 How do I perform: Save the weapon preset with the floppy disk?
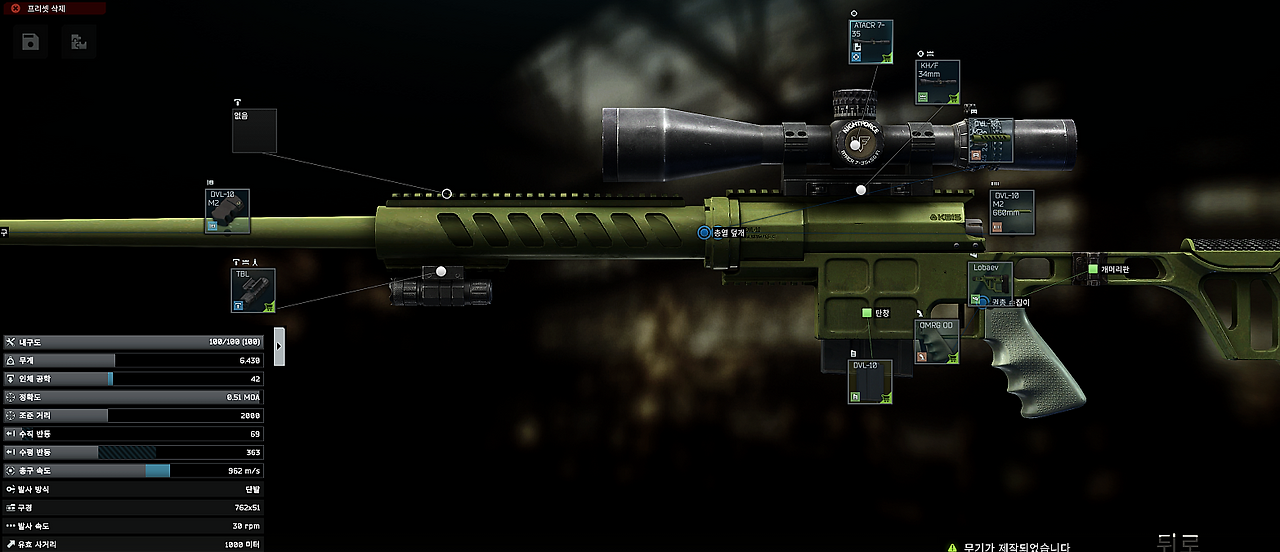coord(31,42)
